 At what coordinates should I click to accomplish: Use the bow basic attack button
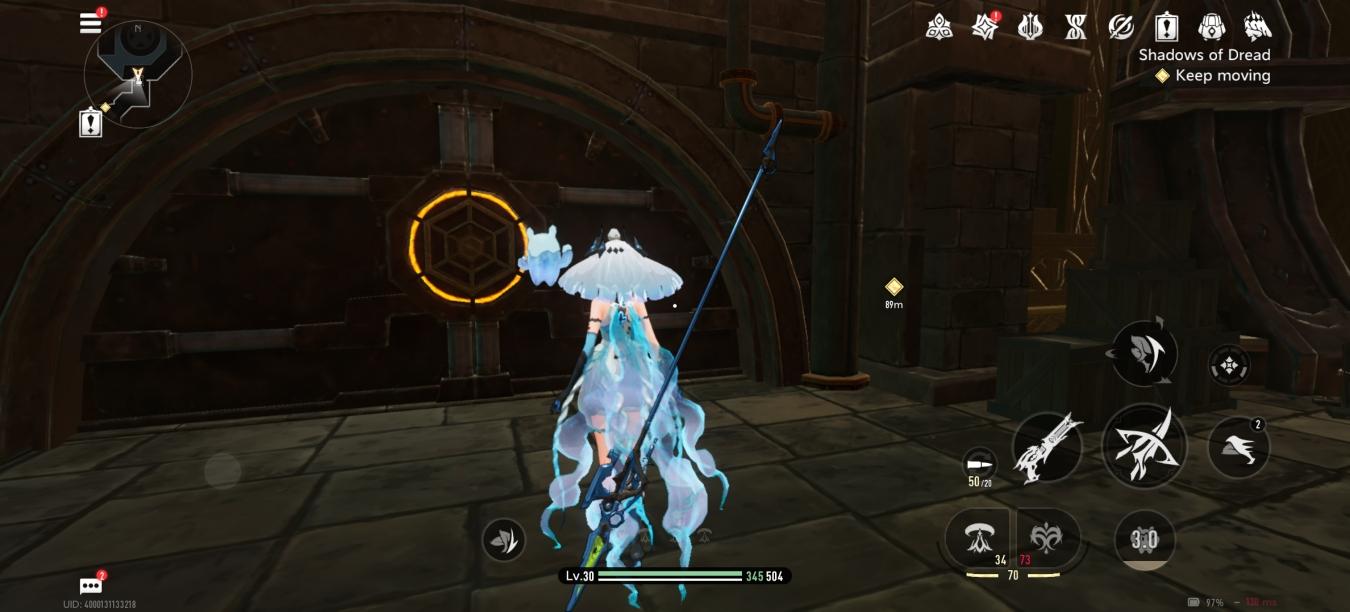[x=1144, y=447]
